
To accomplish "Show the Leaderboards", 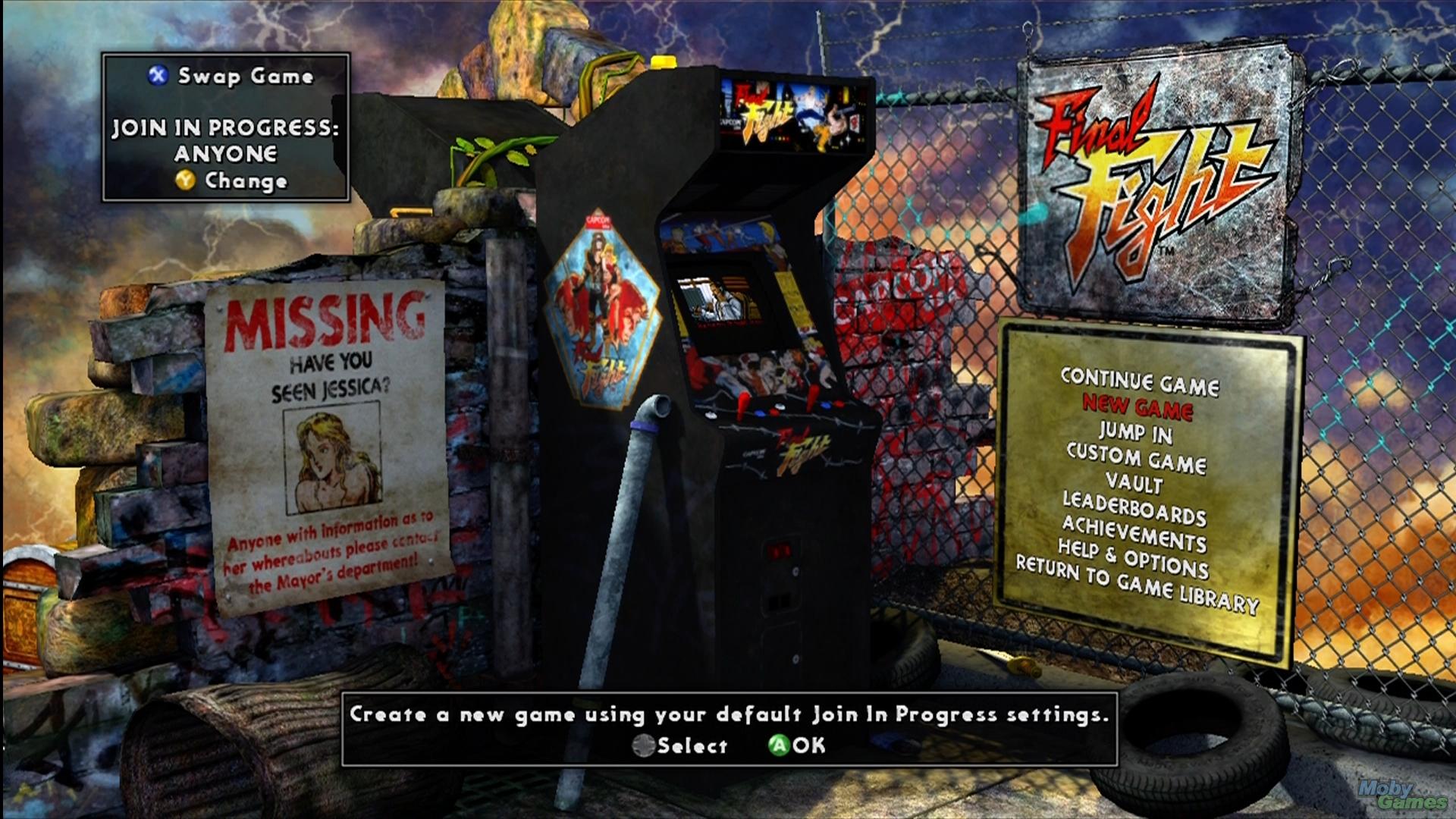I will [x=1134, y=508].
